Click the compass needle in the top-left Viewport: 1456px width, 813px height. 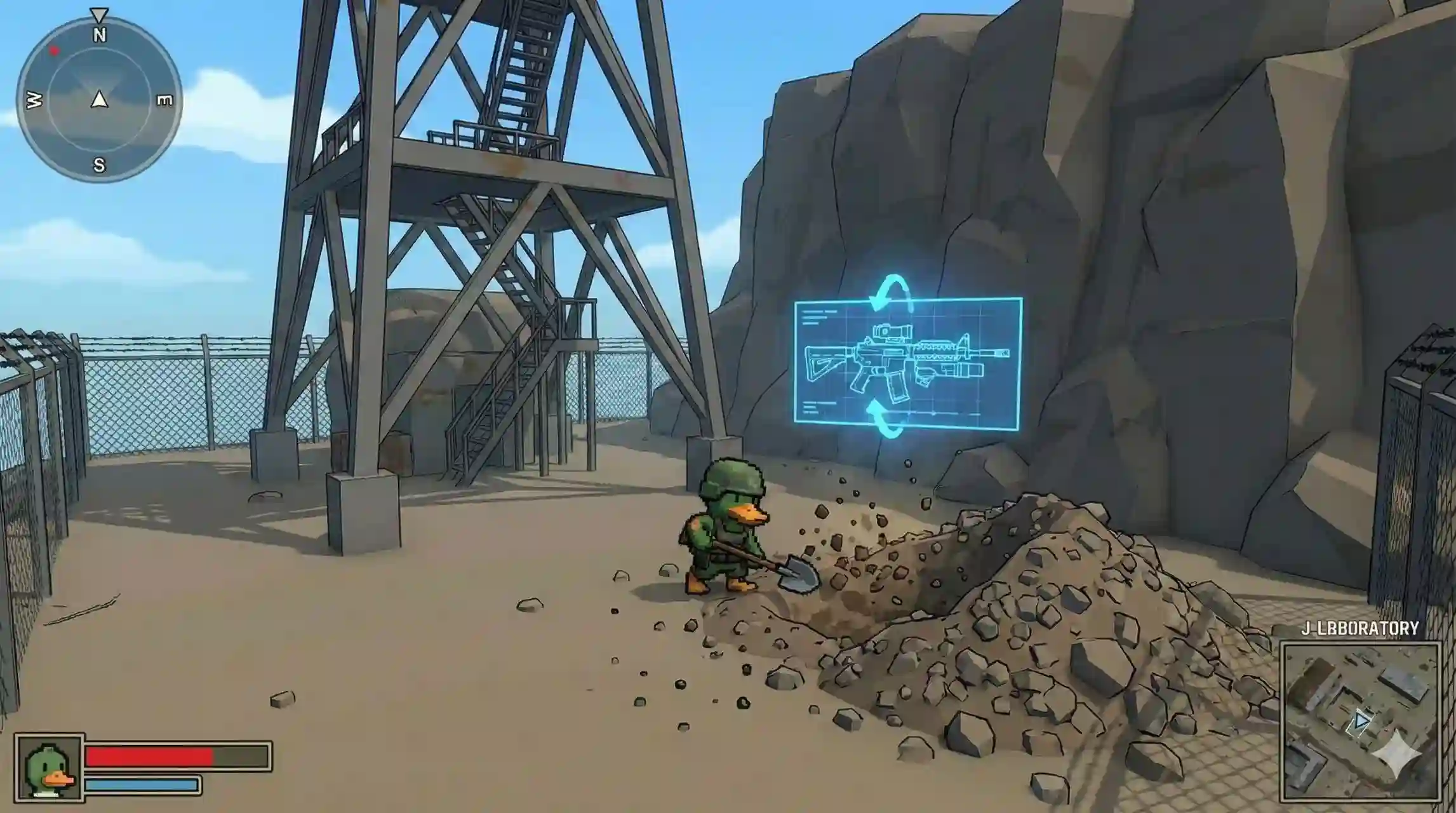point(99,100)
